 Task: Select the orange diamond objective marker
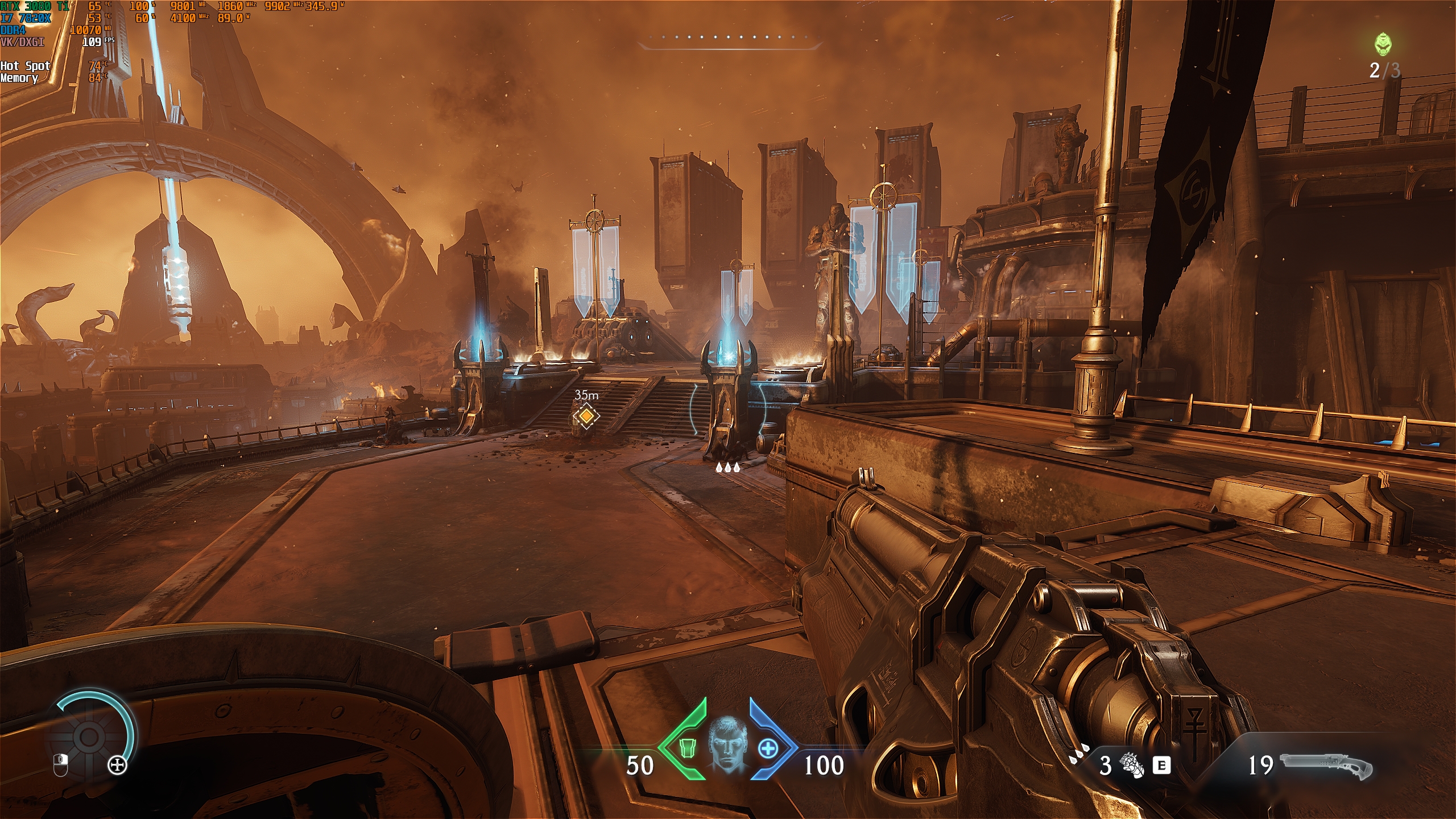[x=586, y=416]
